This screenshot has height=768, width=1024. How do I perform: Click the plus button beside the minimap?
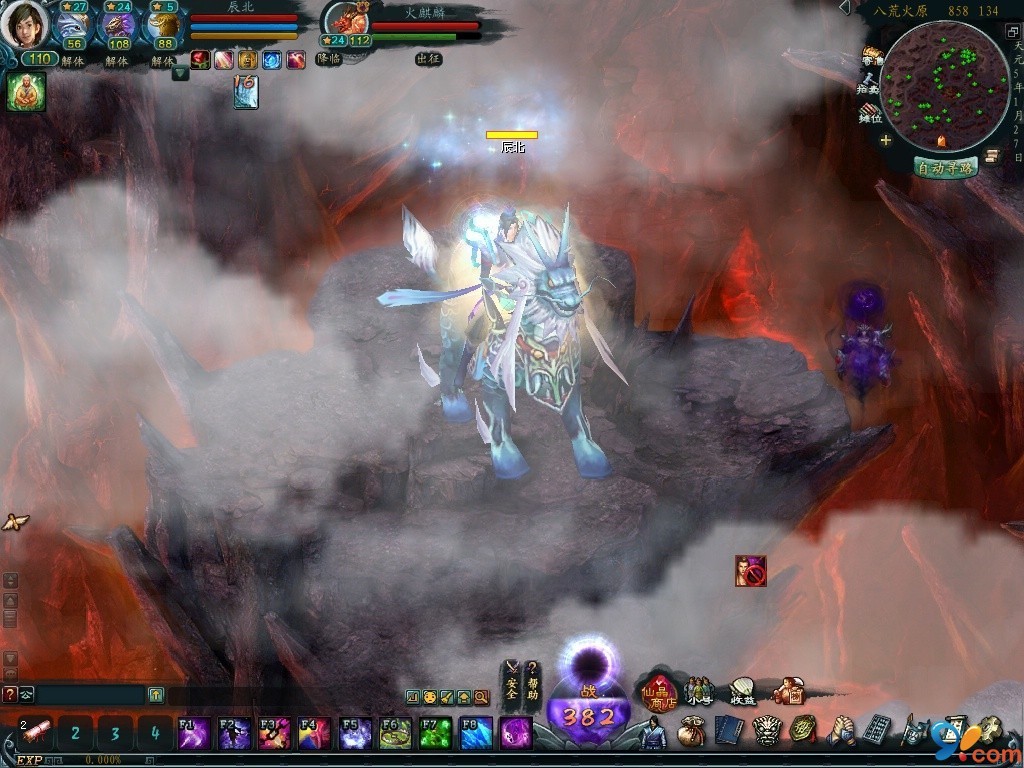pyautogui.click(x=886, y=140)
